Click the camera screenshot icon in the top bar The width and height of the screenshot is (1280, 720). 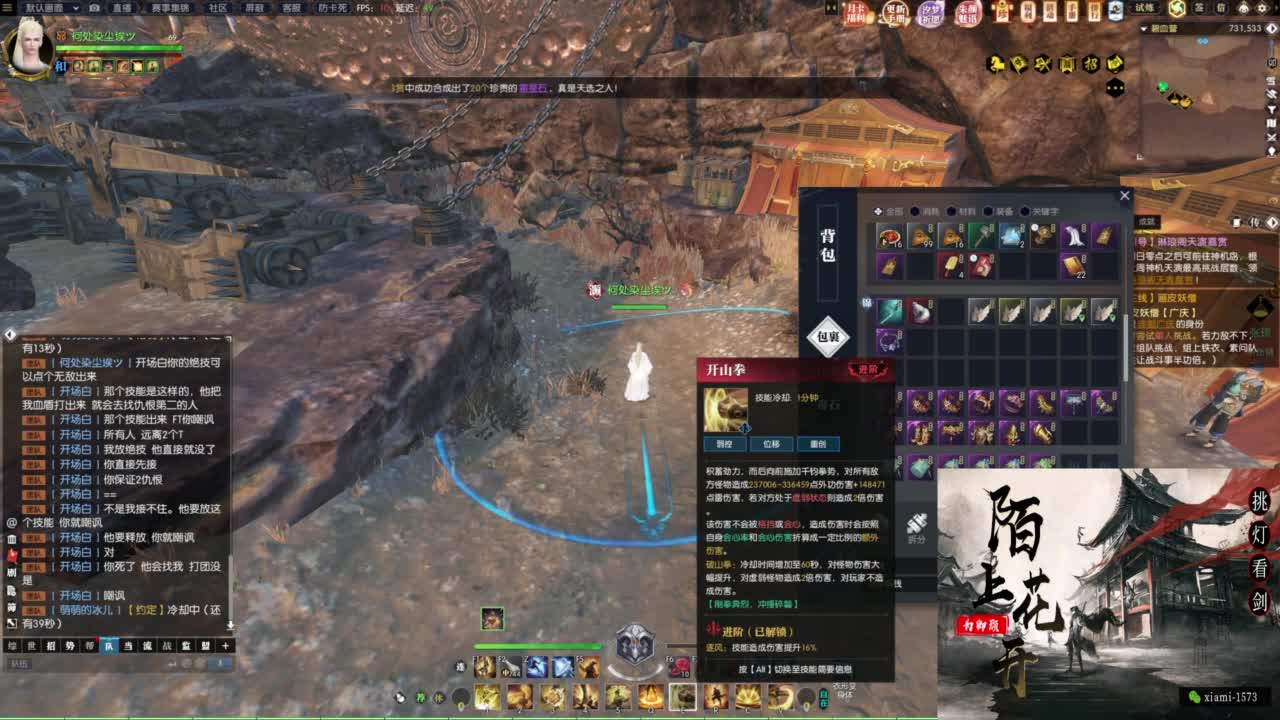[x=92, y=8]
